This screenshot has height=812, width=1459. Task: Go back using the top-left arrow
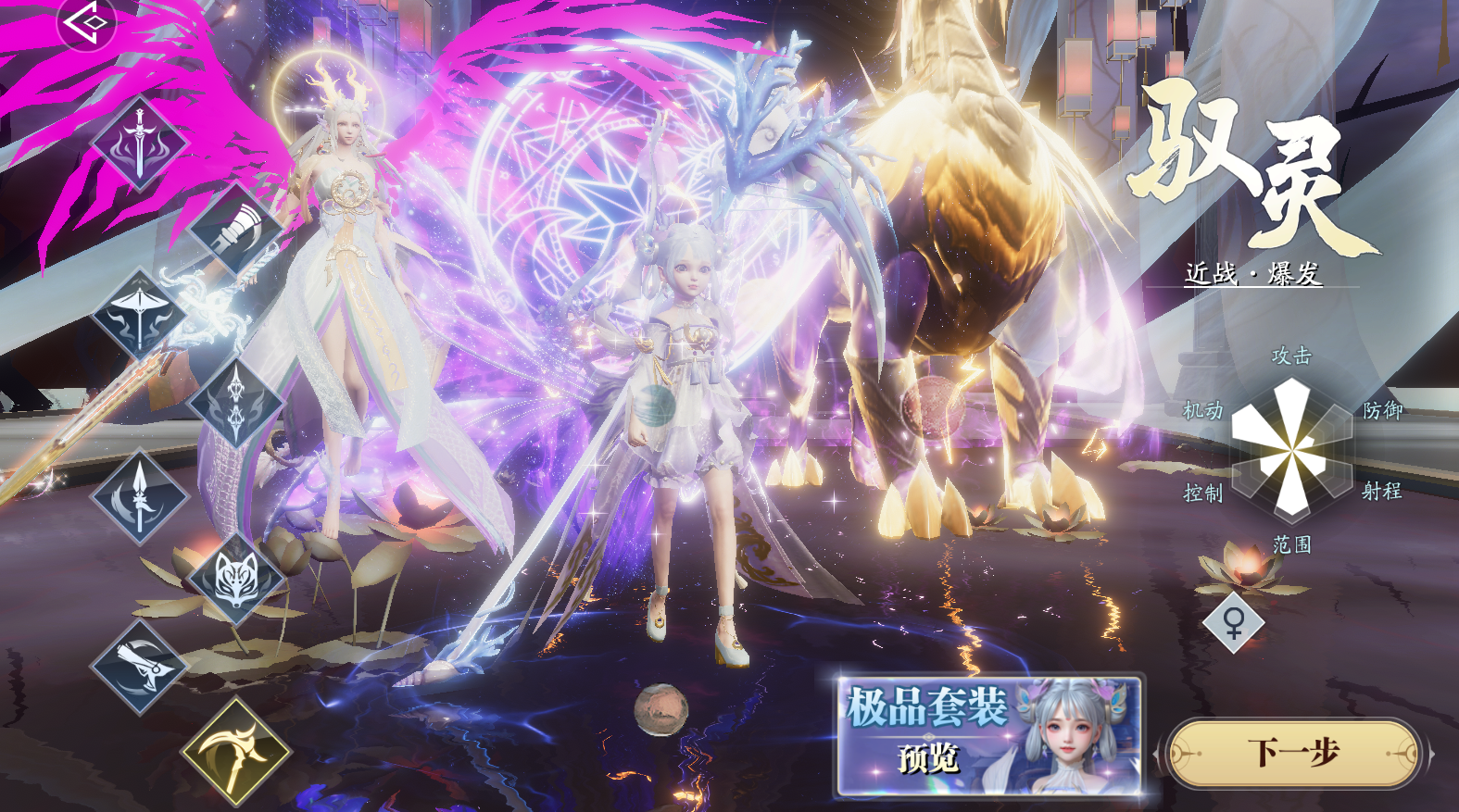pyautogui.click(x=85, y=22)
